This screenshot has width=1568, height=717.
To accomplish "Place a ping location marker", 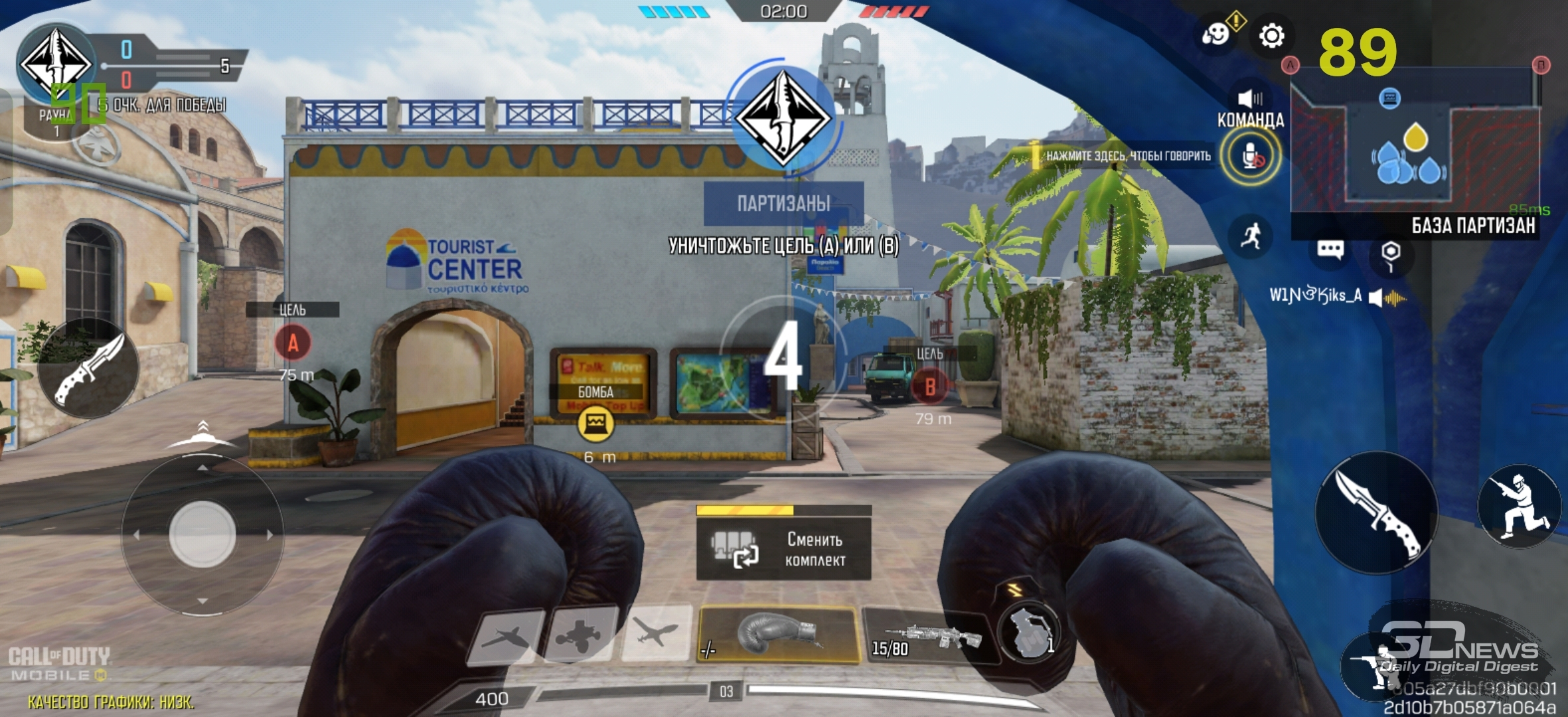I will click(x=1390, y=254).
